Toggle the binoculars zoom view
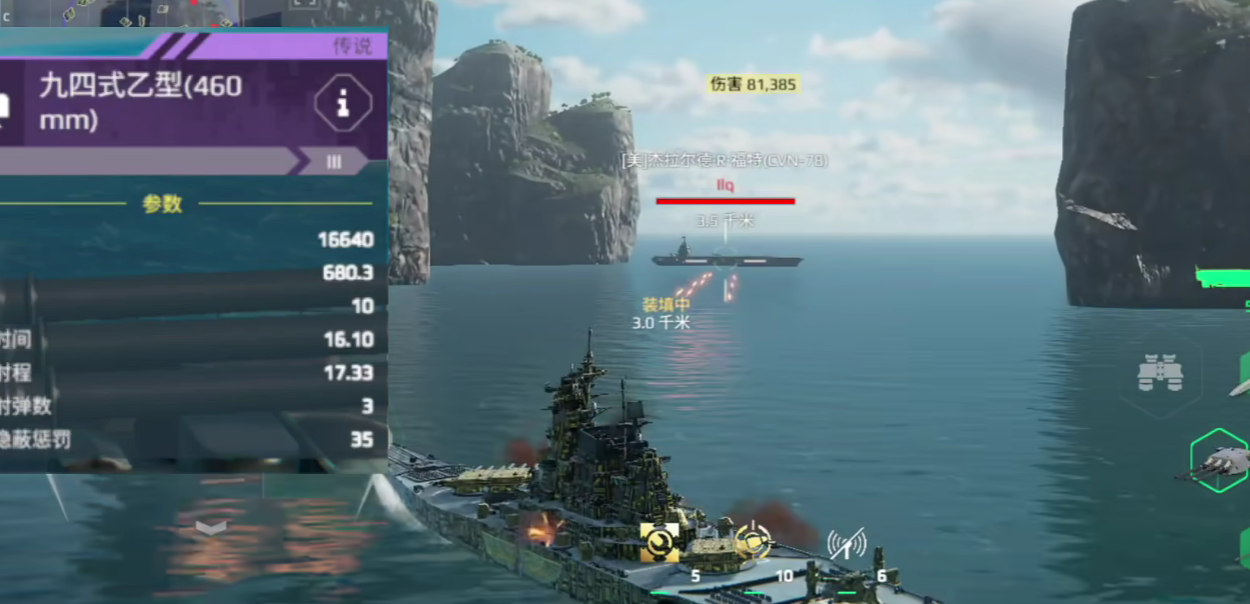The width and height of the screenshot is (1250, 604). click(x=1160, y=374)
